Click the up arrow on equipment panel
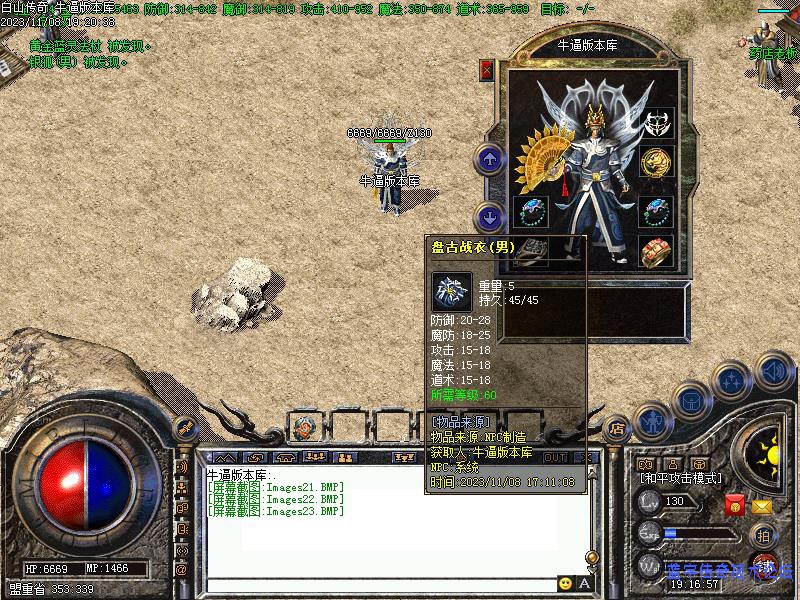This screenshot has height=600, width=800. 489,158
